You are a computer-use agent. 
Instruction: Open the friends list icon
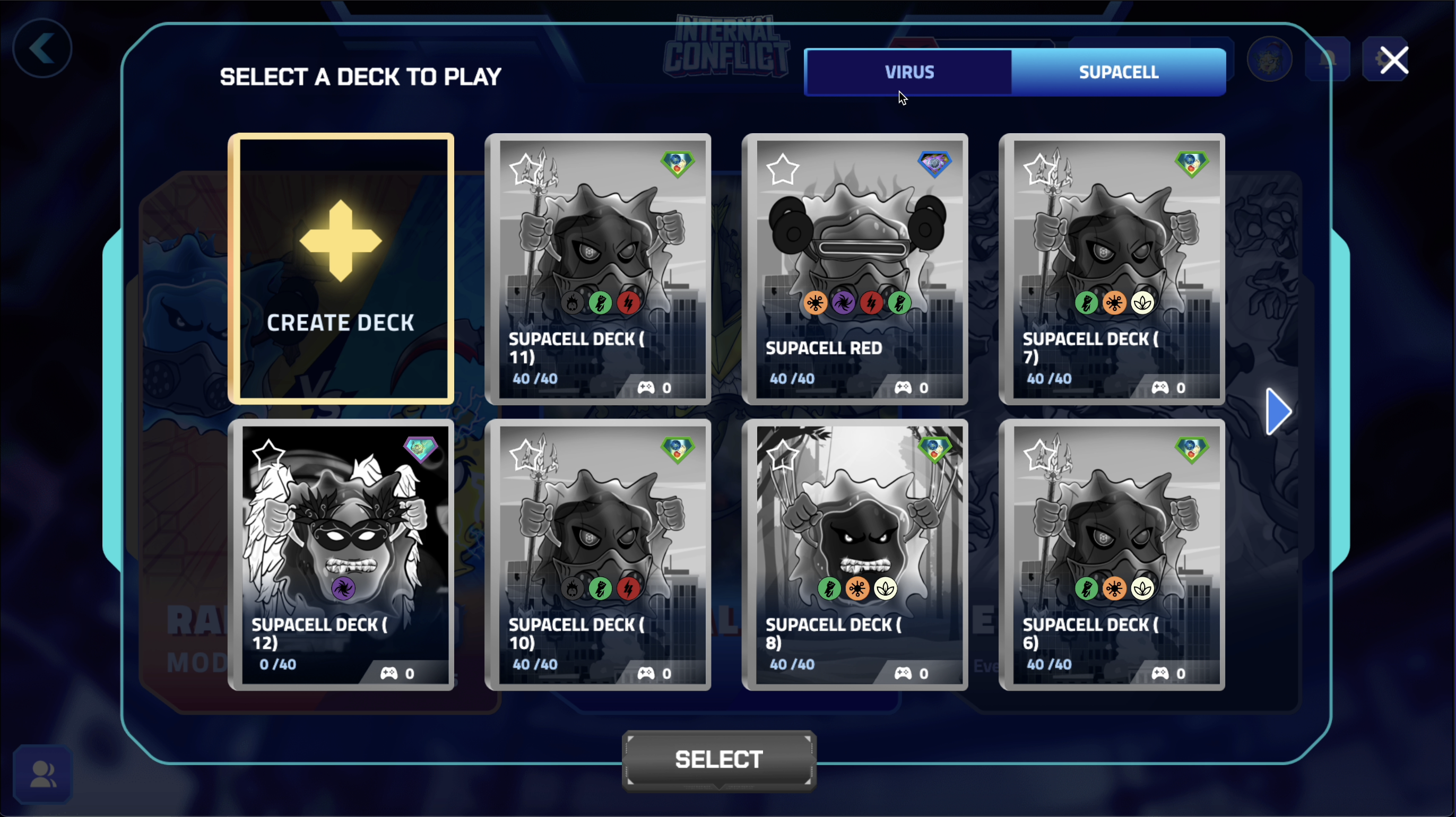coord(42,774)
